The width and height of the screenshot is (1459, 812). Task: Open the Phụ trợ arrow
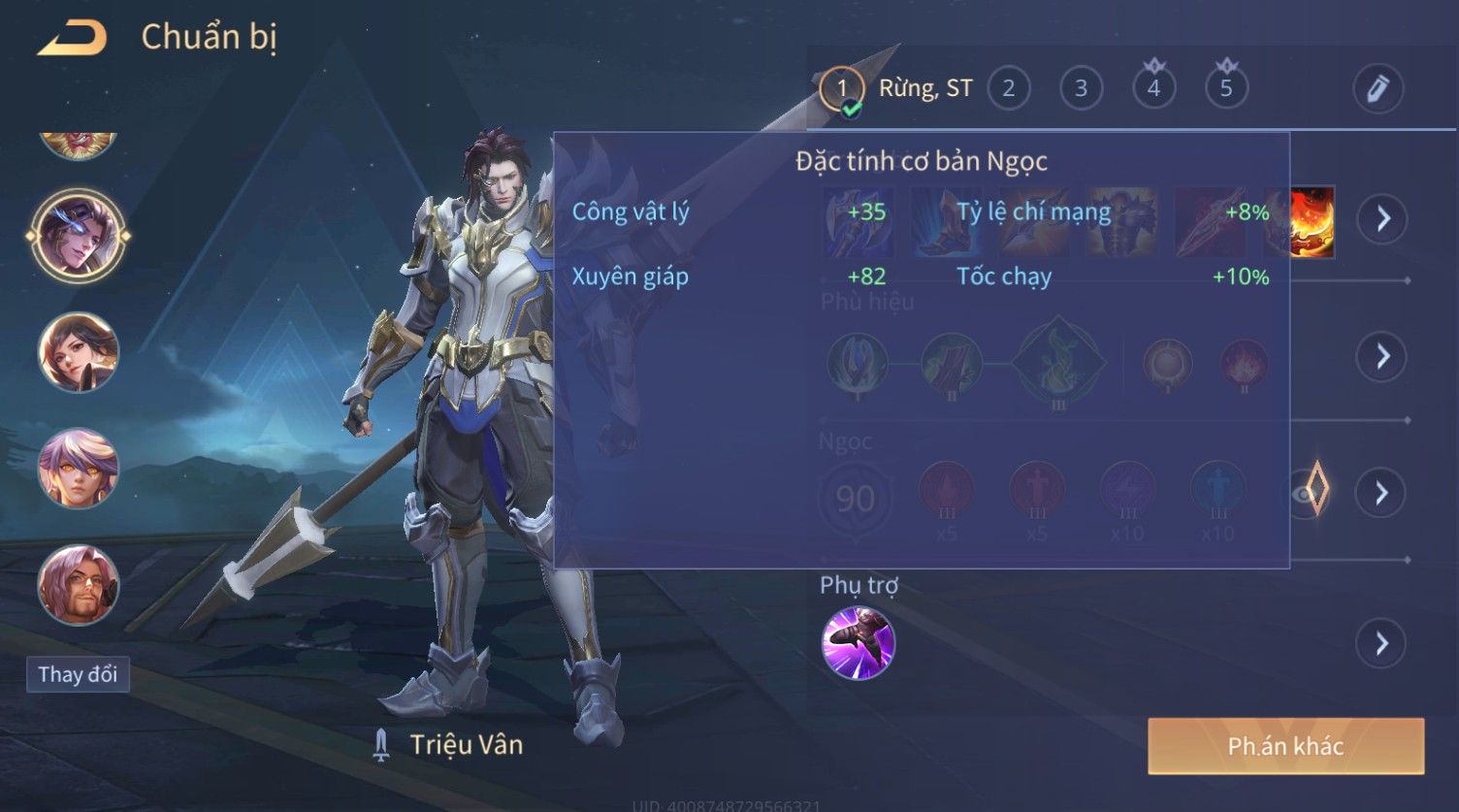[x=1382, y=643]
